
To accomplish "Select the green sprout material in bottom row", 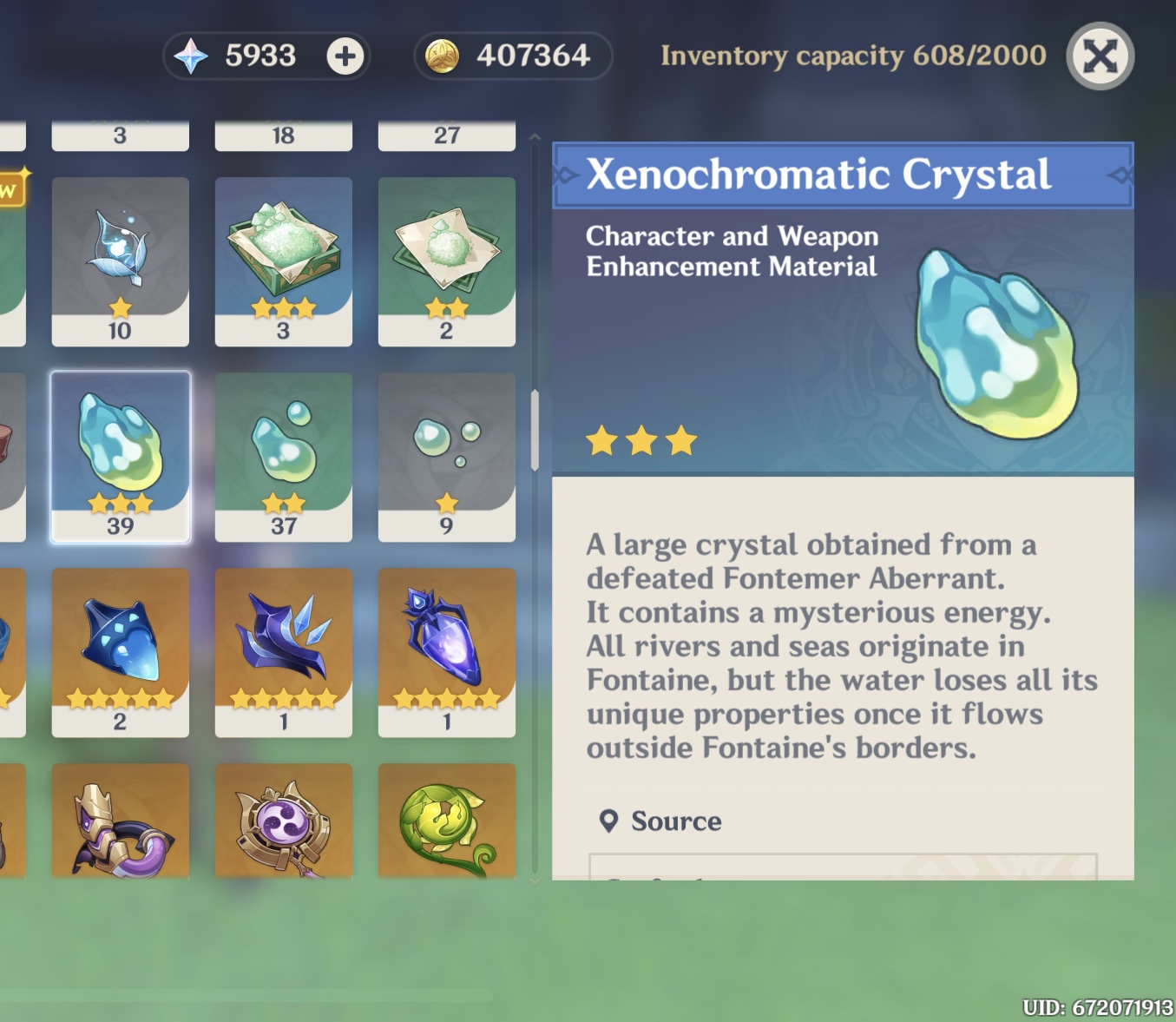I will click(447, 821).
